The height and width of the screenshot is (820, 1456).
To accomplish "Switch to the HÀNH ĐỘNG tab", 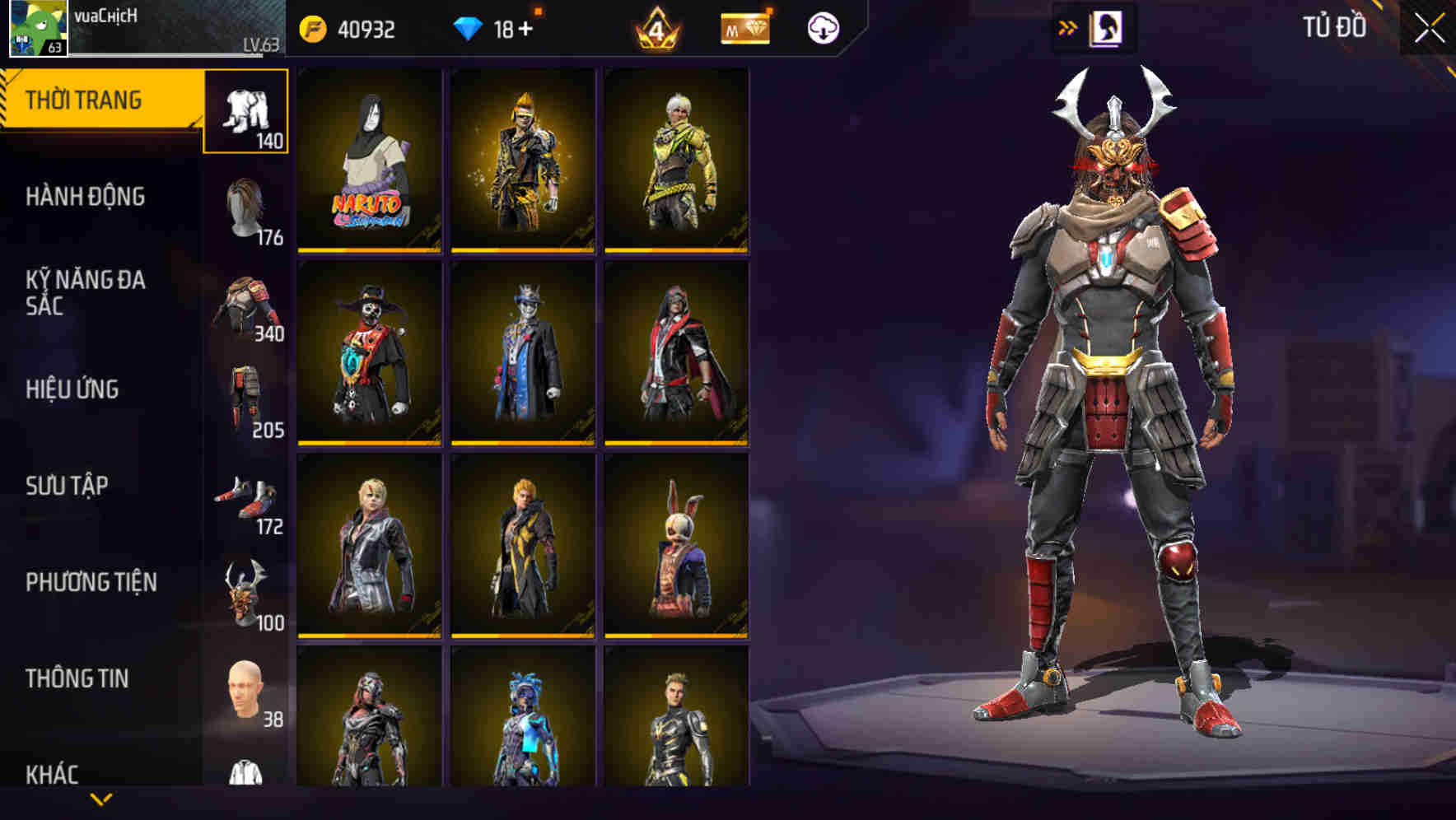I will [x=86, y=198].
